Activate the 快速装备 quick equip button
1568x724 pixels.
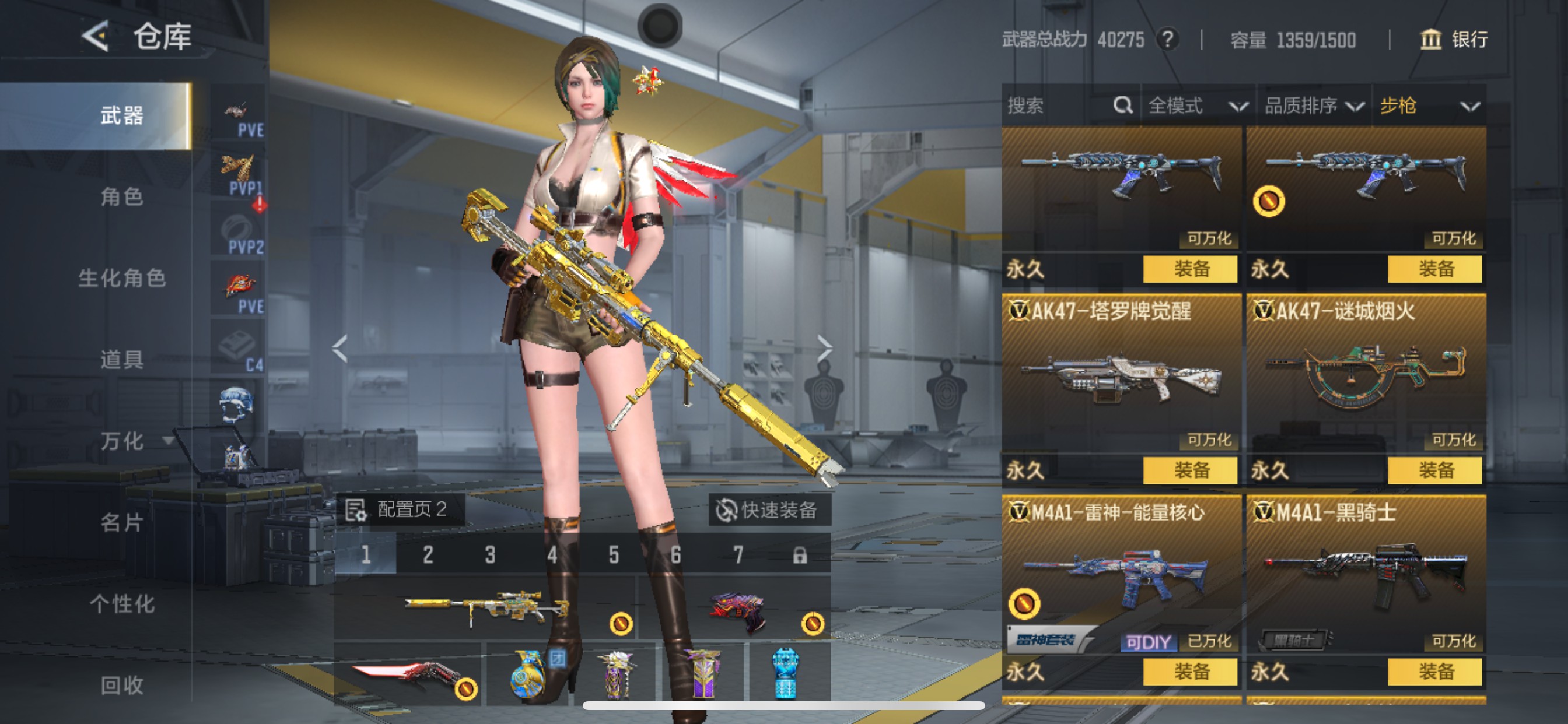click(768, 510)
